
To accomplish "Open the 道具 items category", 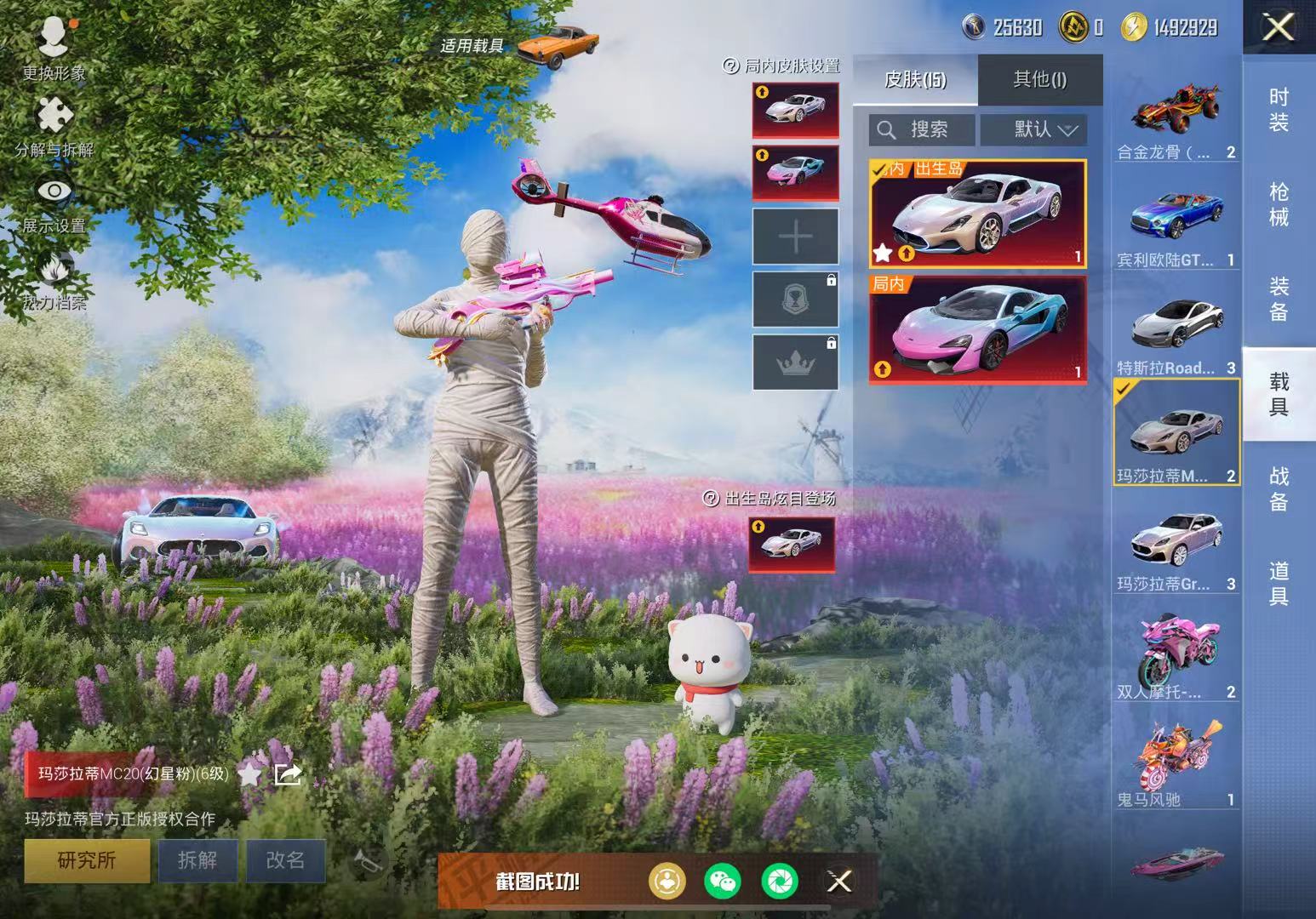I will click(1279, 583).
